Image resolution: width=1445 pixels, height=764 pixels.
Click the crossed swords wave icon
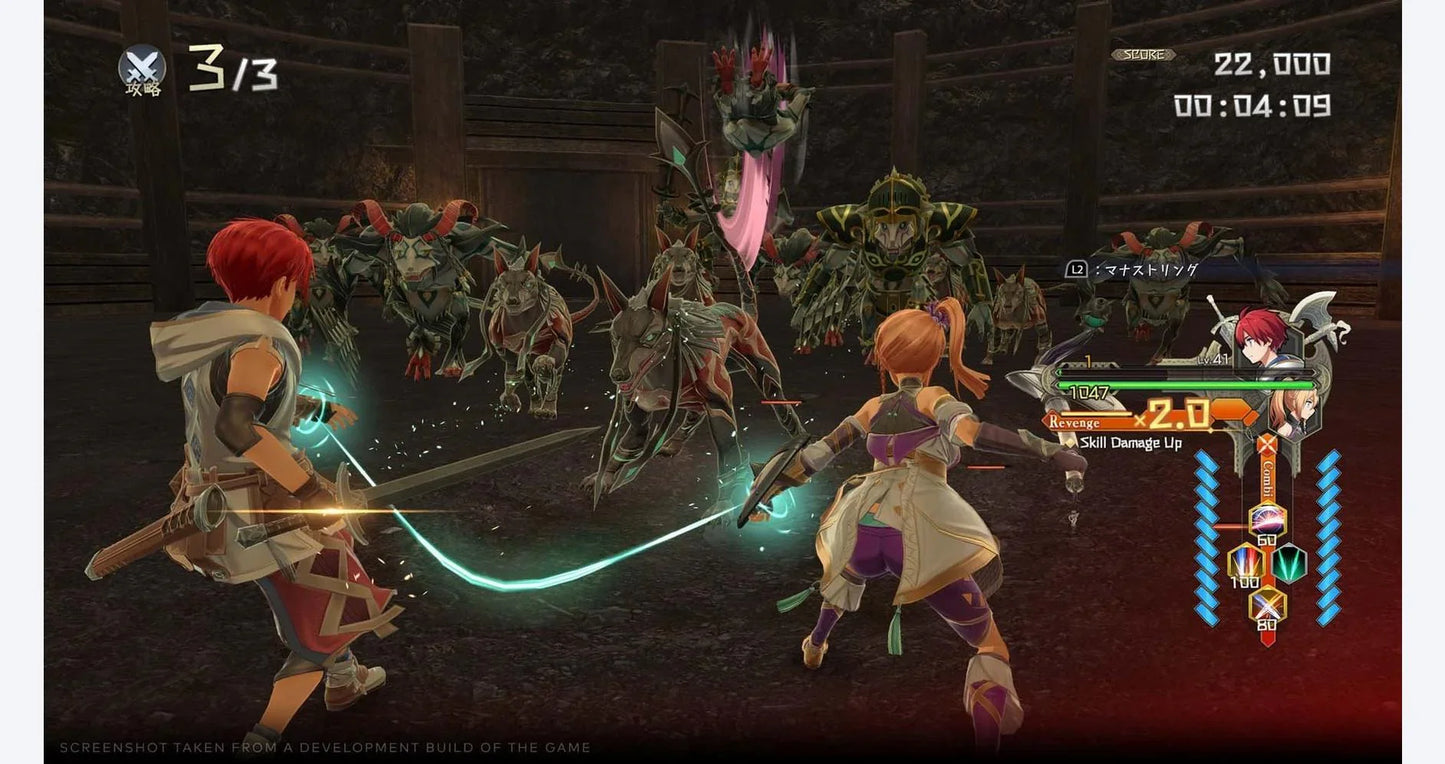point(142,66)
